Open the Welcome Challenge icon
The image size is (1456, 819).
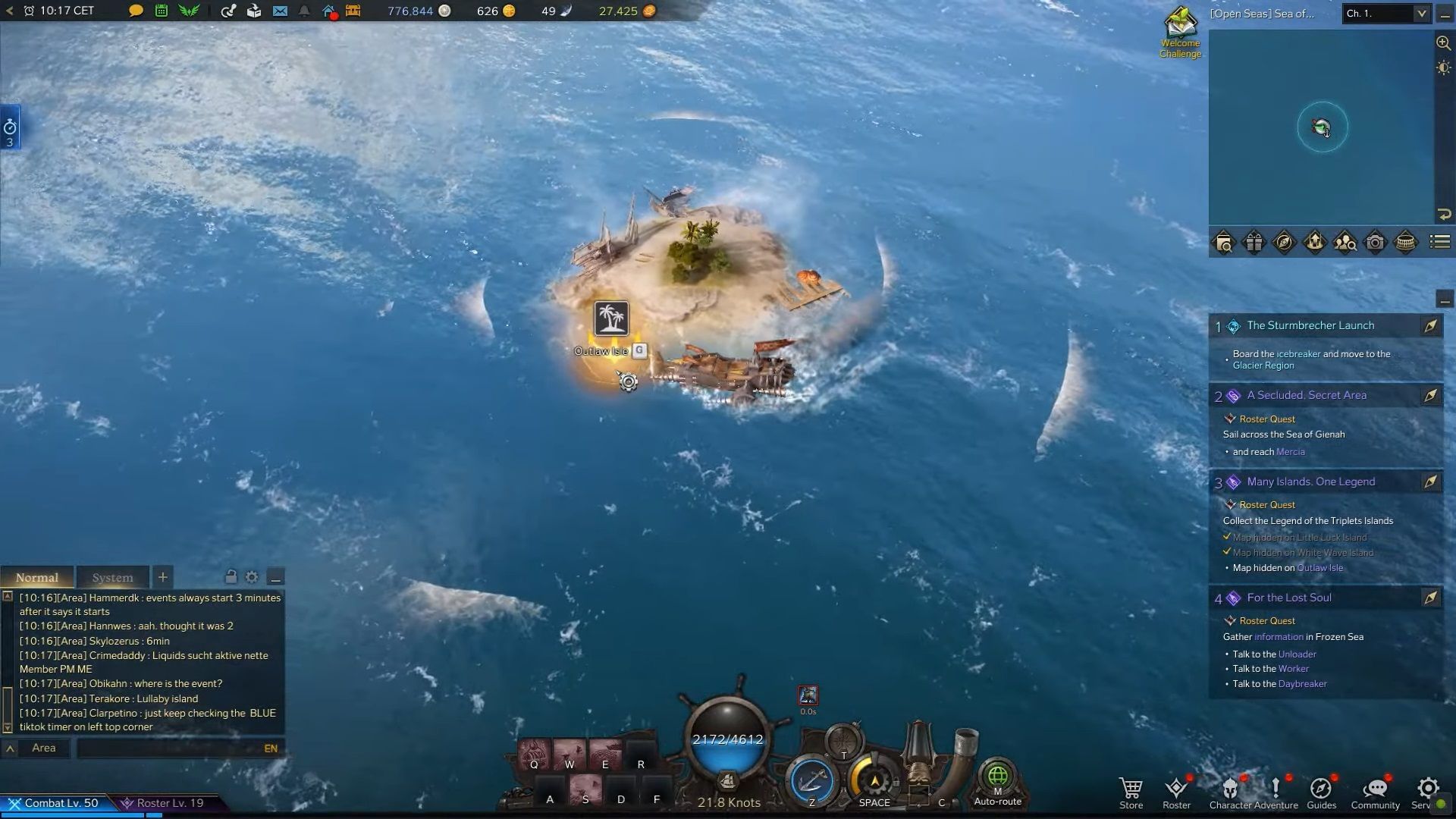point(1180,32)
